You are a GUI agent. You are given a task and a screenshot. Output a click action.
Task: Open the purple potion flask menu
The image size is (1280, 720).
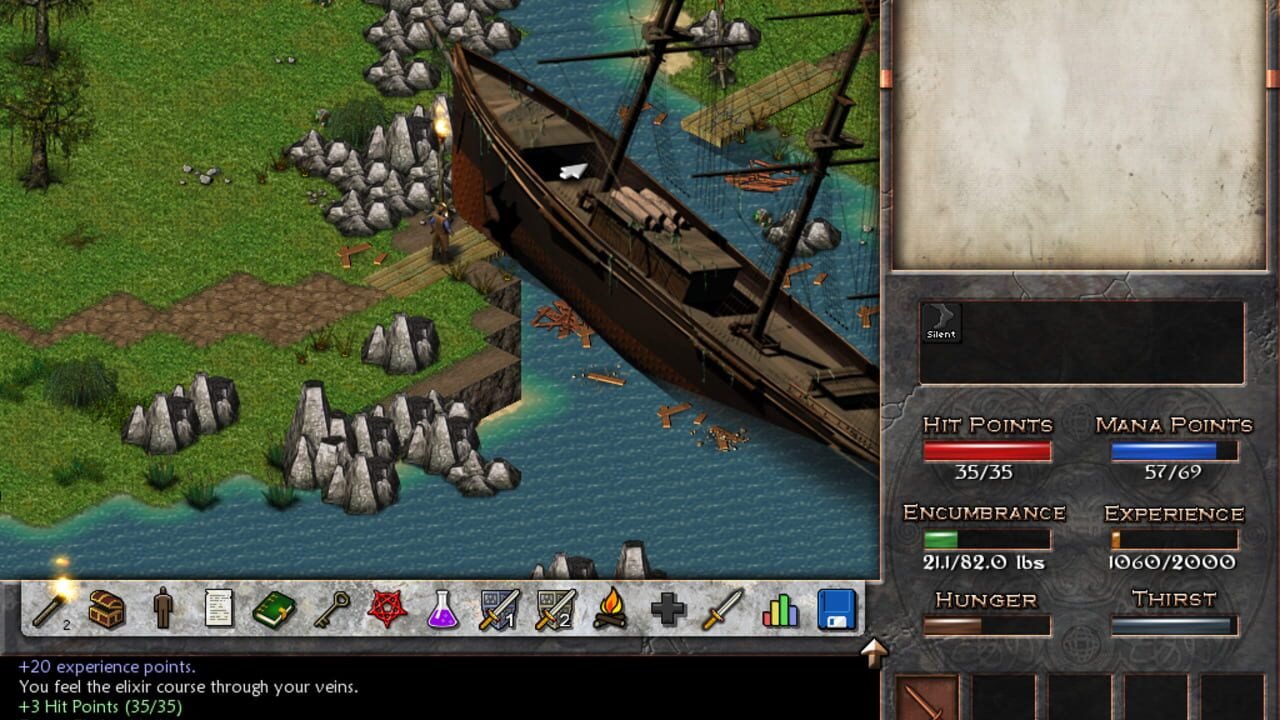(x=443, y=608)
